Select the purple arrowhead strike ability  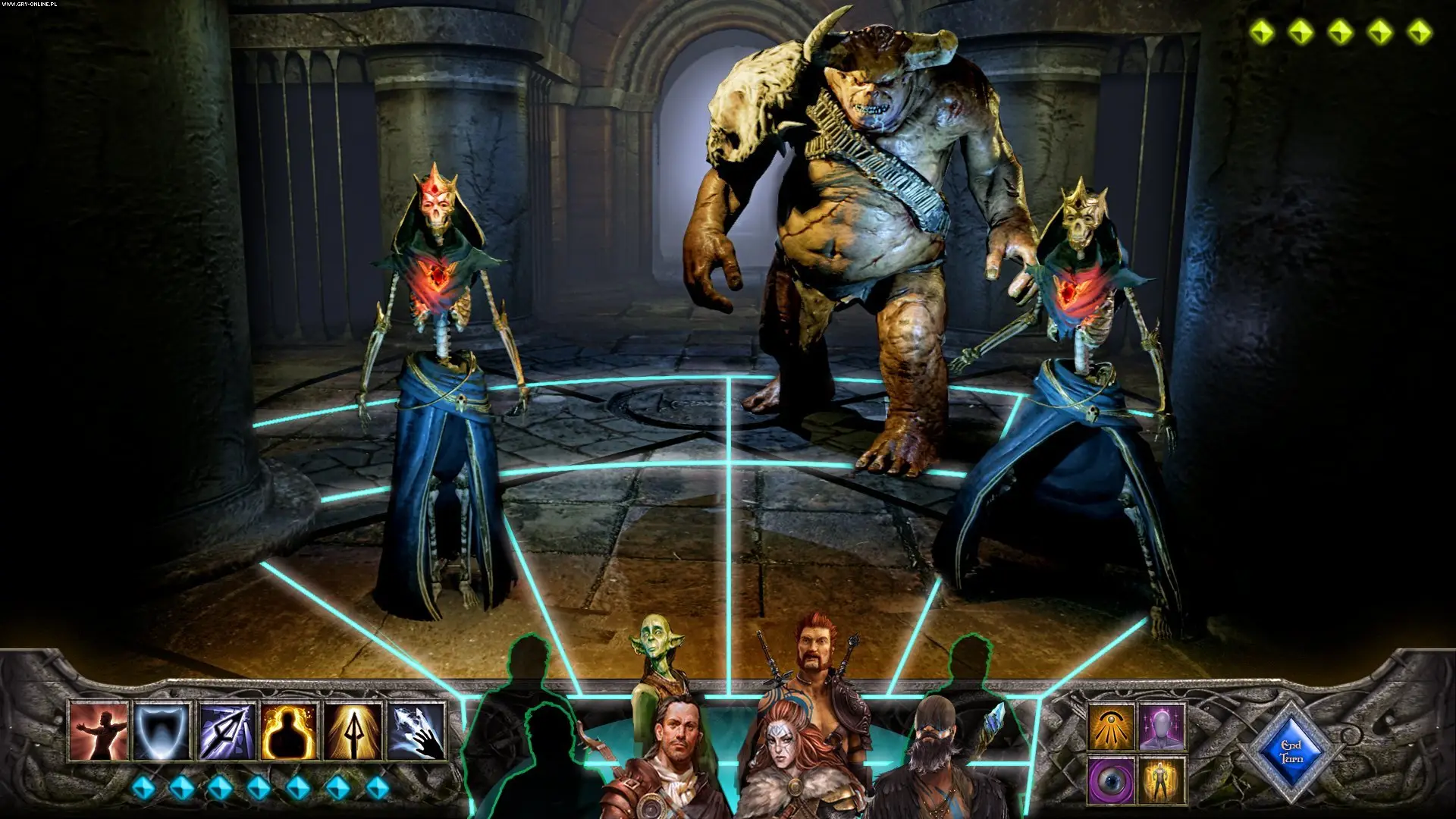click(226, 732)
